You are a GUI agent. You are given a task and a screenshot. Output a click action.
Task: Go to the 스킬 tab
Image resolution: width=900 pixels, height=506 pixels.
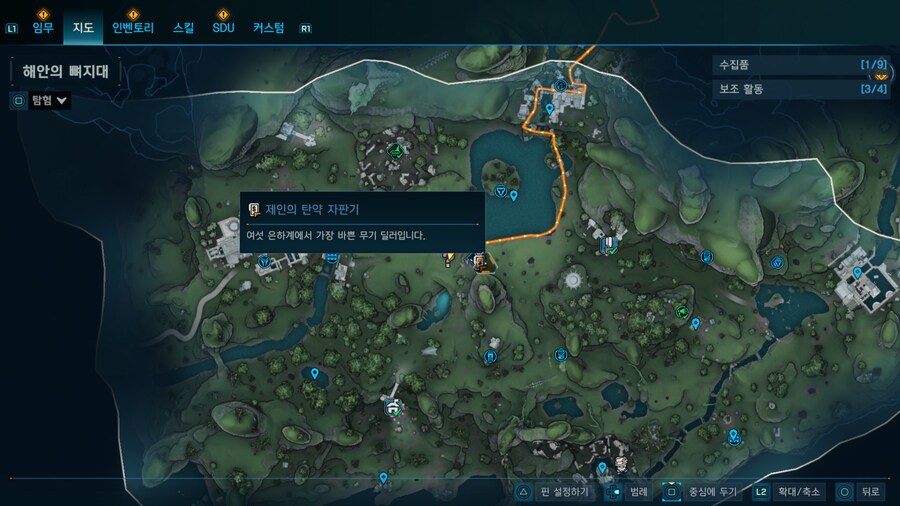click(x=184, y=28)
